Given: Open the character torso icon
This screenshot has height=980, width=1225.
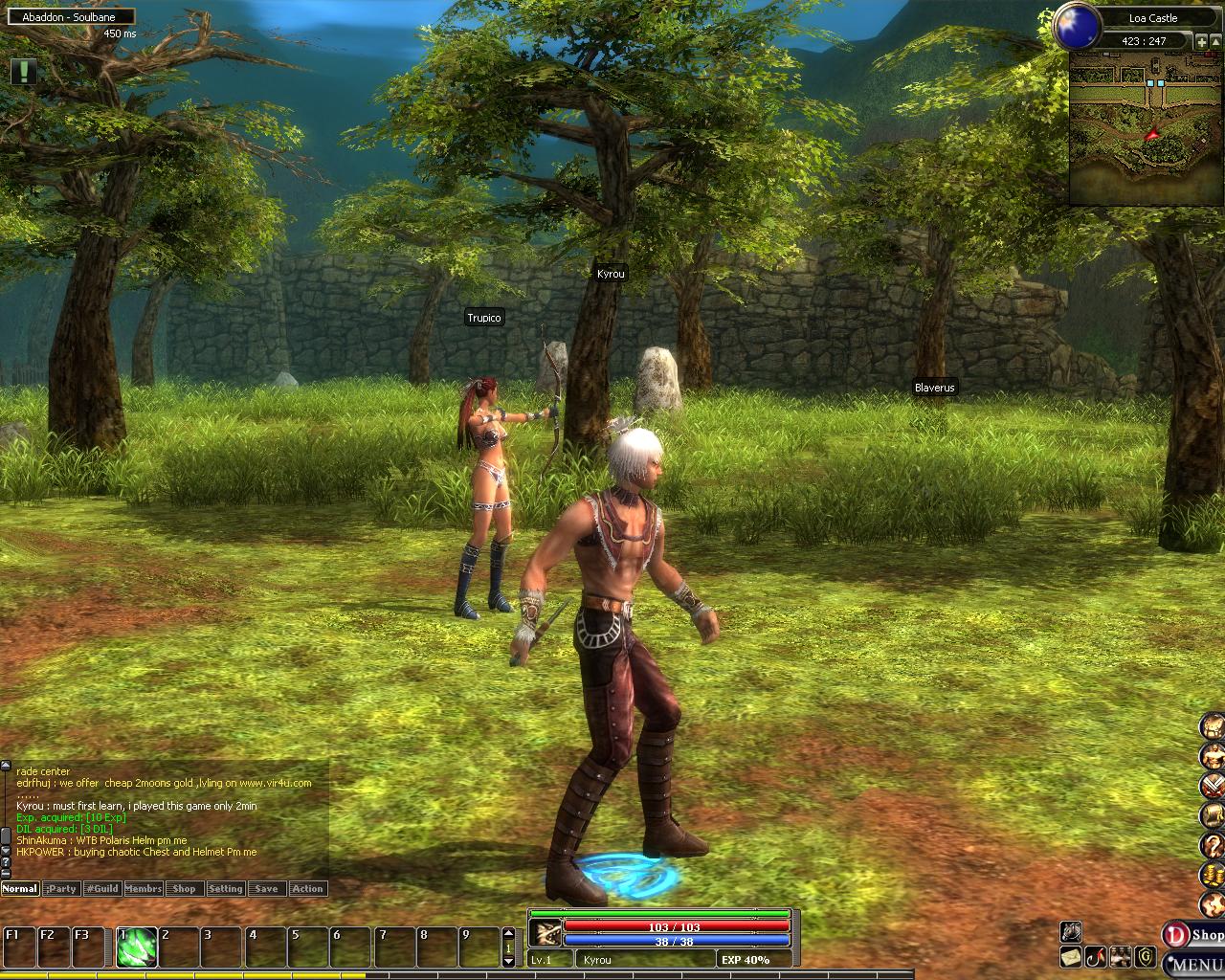Looking at the screenshot, I should click(1212, 755).
